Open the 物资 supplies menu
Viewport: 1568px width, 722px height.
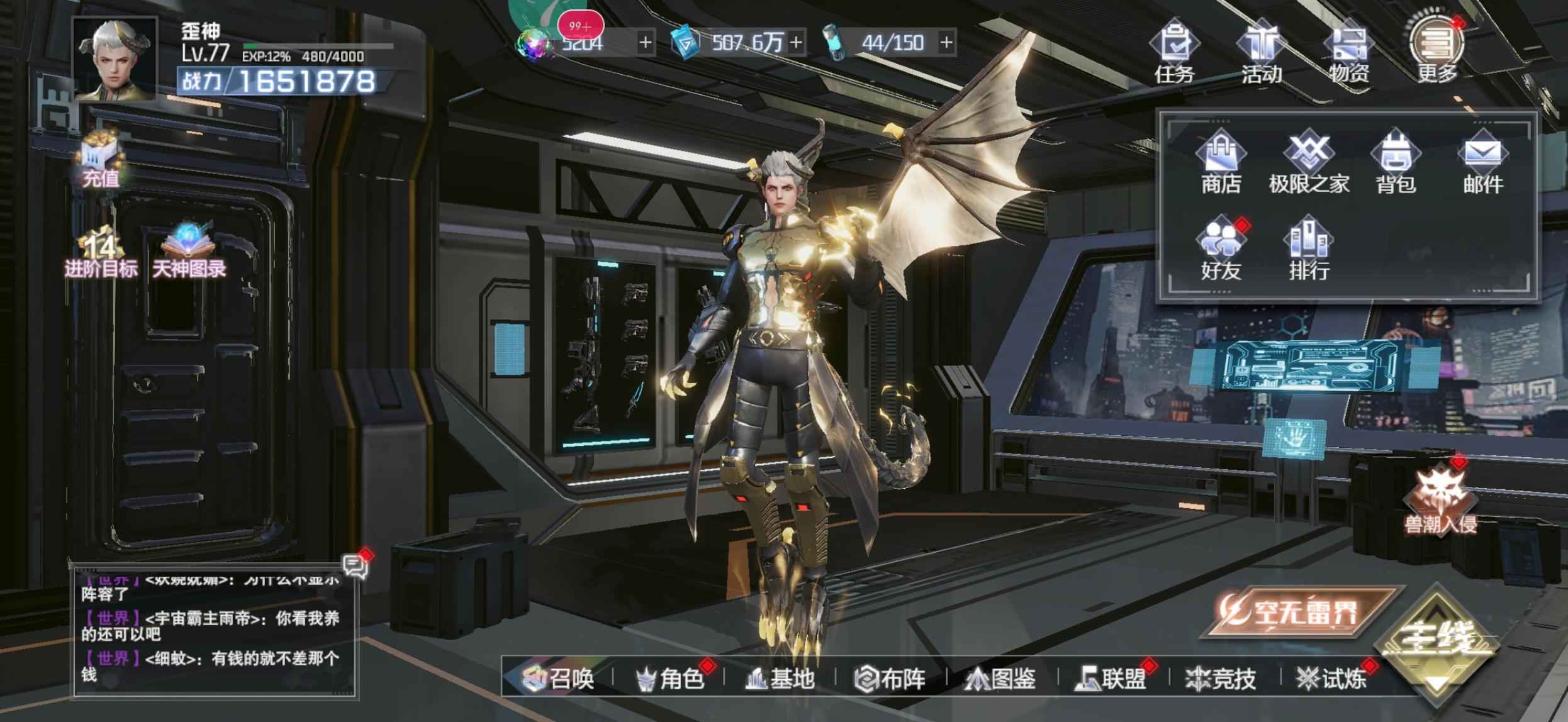(1349, 53)
